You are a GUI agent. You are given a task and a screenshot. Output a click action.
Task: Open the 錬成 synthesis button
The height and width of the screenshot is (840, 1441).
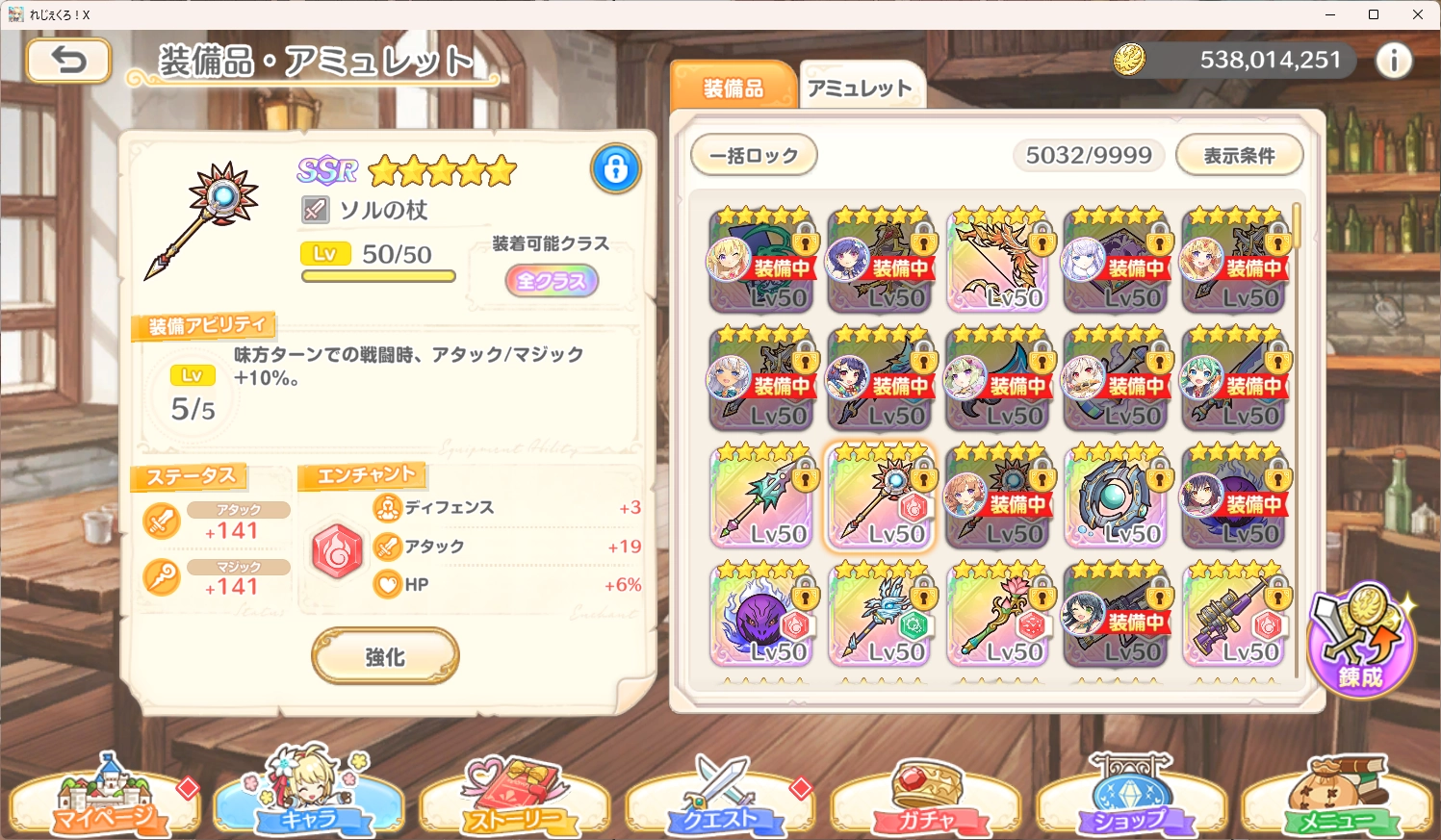[1361, 640]
